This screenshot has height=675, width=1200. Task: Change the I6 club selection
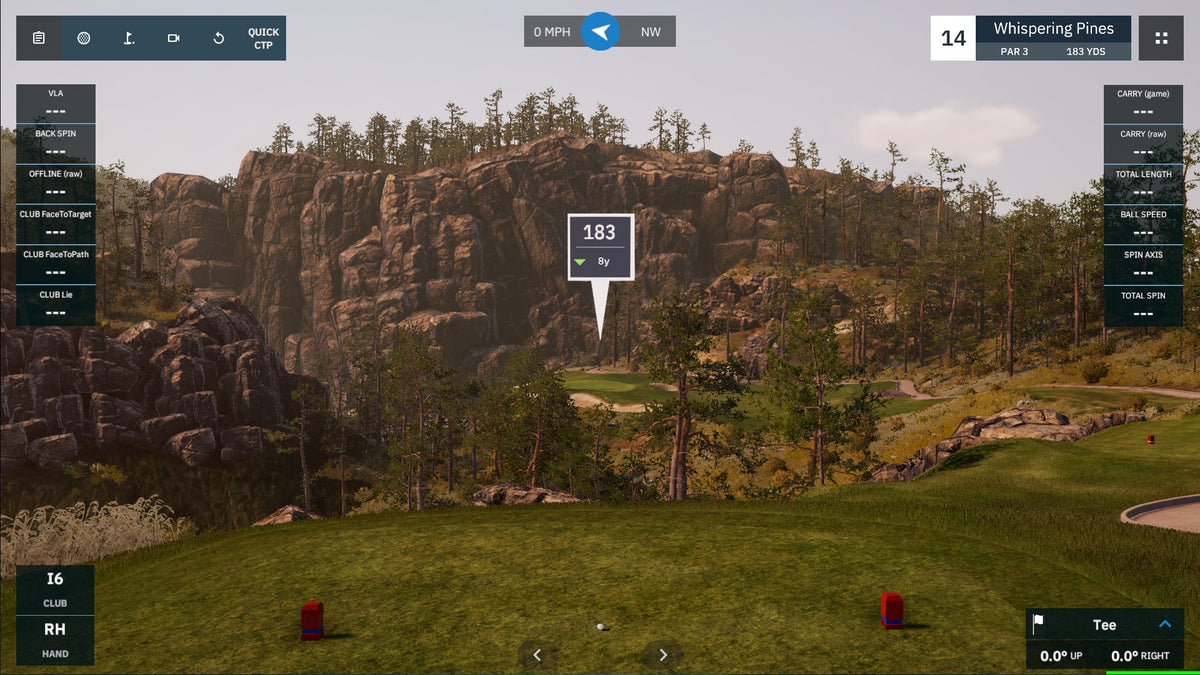pos(55,589)
